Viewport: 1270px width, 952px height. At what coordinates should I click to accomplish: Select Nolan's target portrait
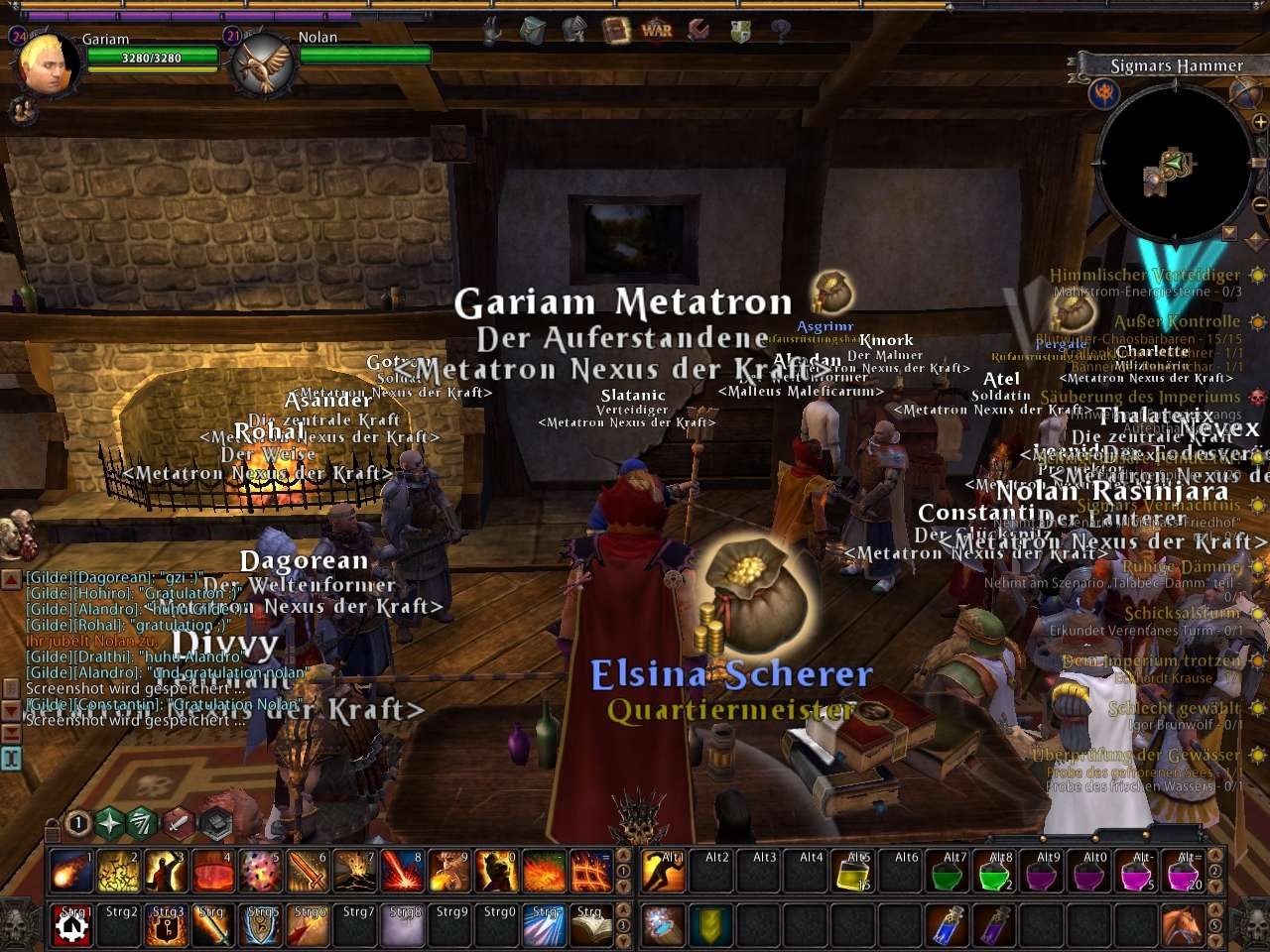click(264, 65)
